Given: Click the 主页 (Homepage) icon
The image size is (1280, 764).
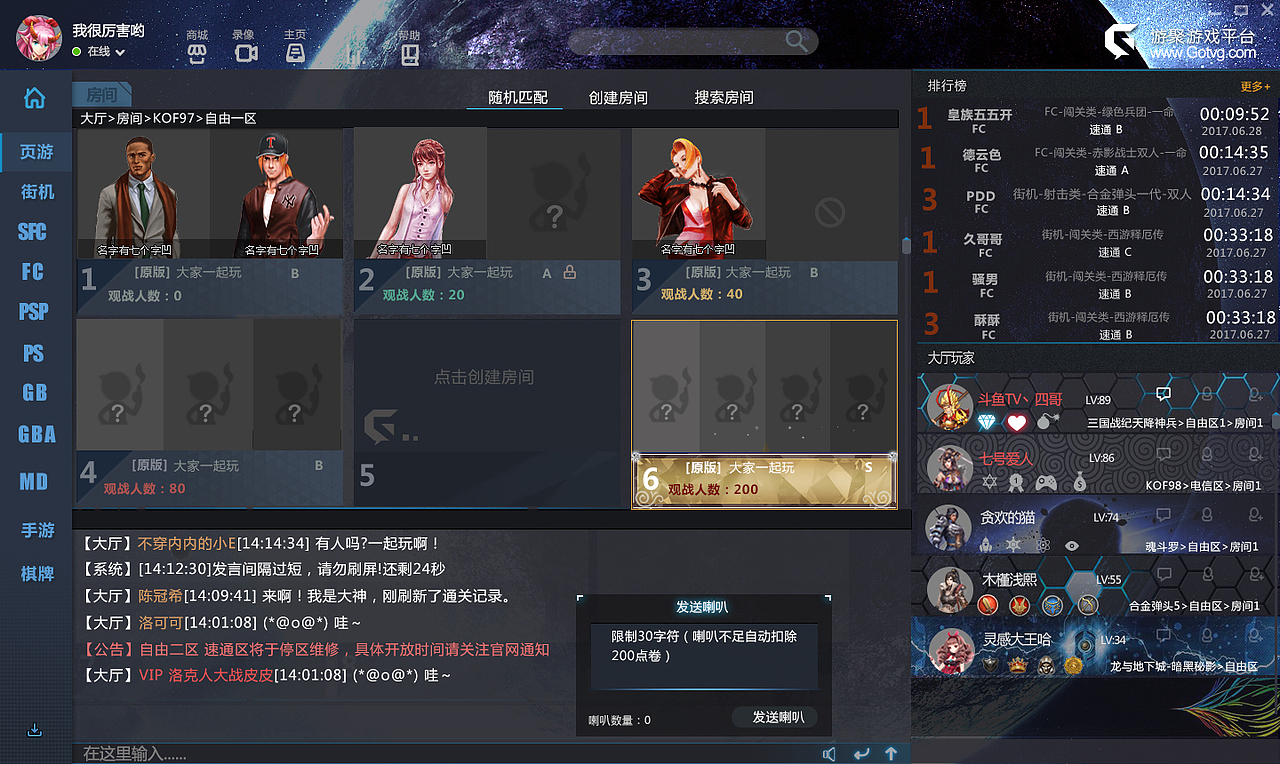Looking at the screenshot, I should point(294,52).
